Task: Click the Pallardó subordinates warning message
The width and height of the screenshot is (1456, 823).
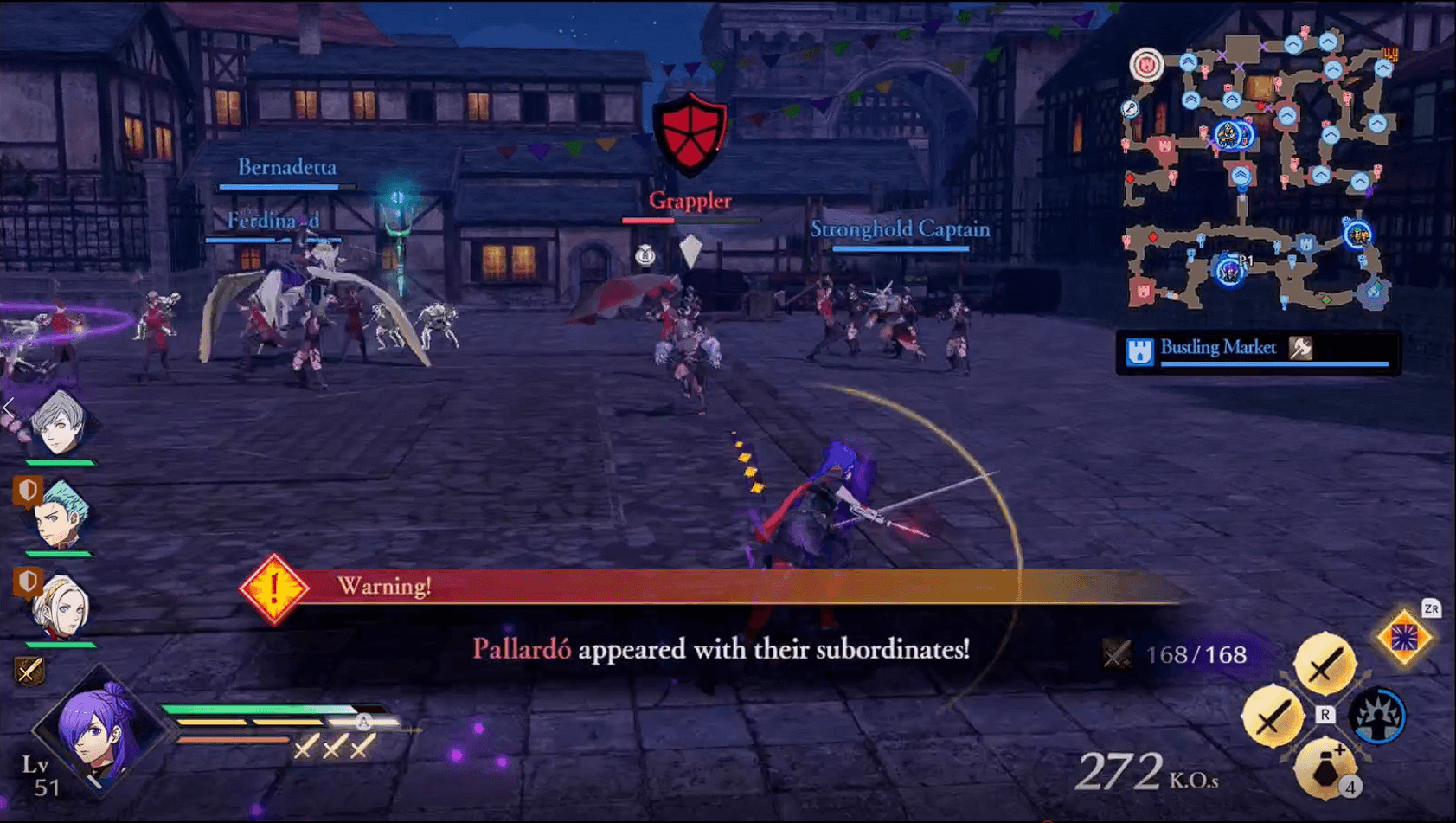Action: coord(724,645)
